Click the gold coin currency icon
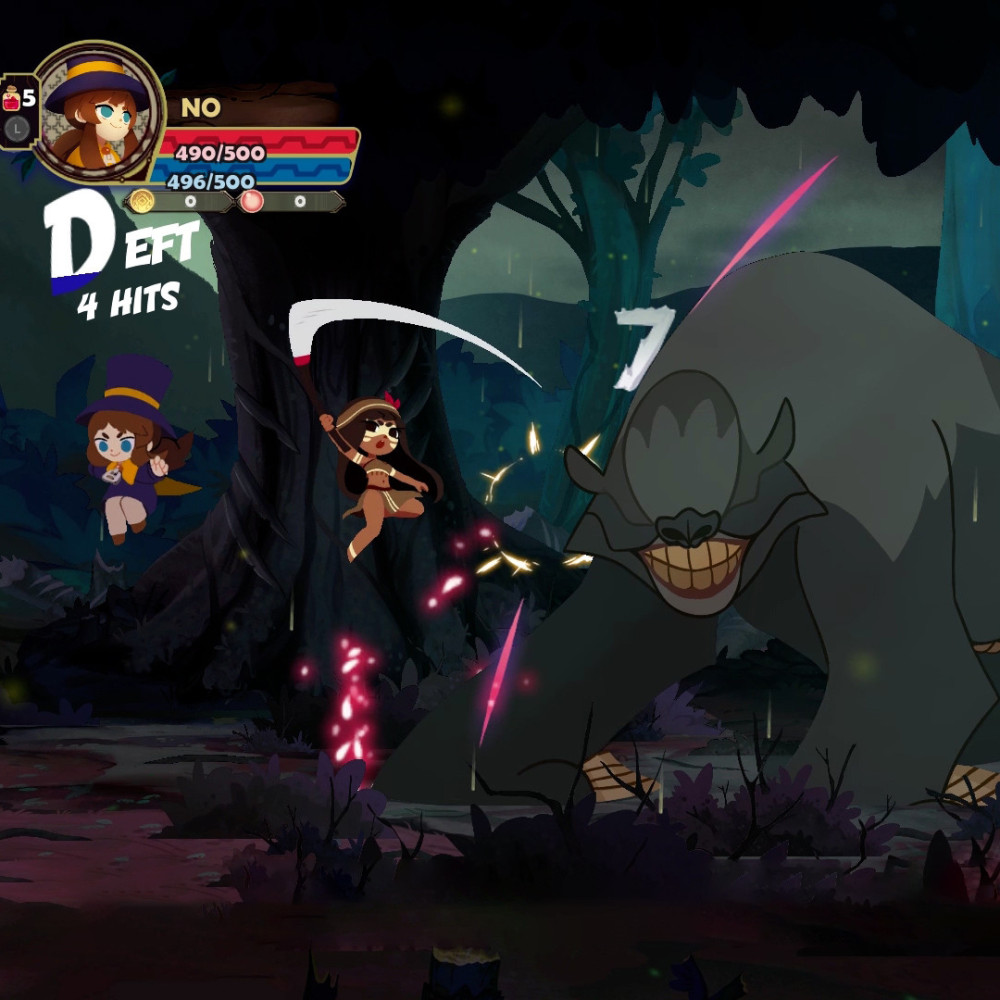The width and height of the screenshot is (1000, 1000). click(141, 201)
